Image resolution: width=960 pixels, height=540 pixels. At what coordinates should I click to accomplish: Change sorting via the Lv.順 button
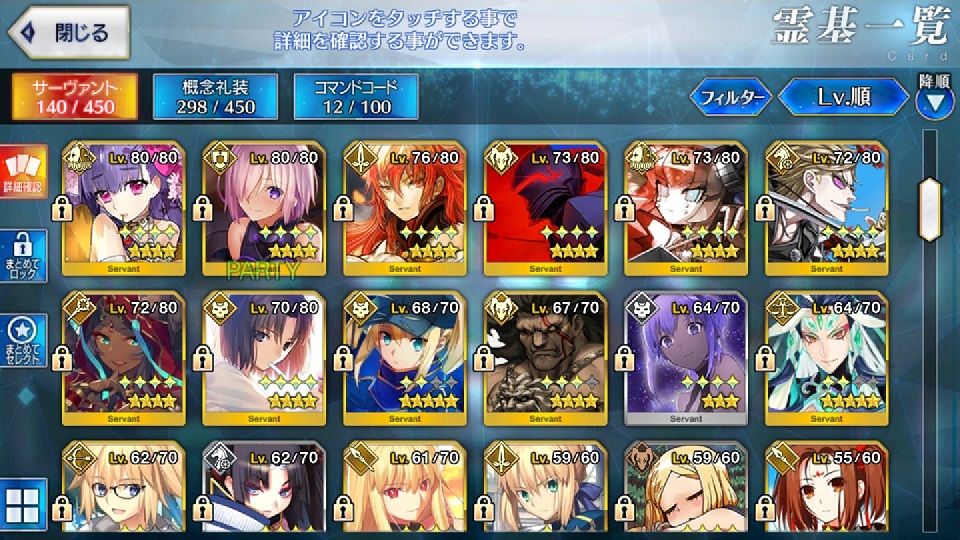(x=843, y=97)
